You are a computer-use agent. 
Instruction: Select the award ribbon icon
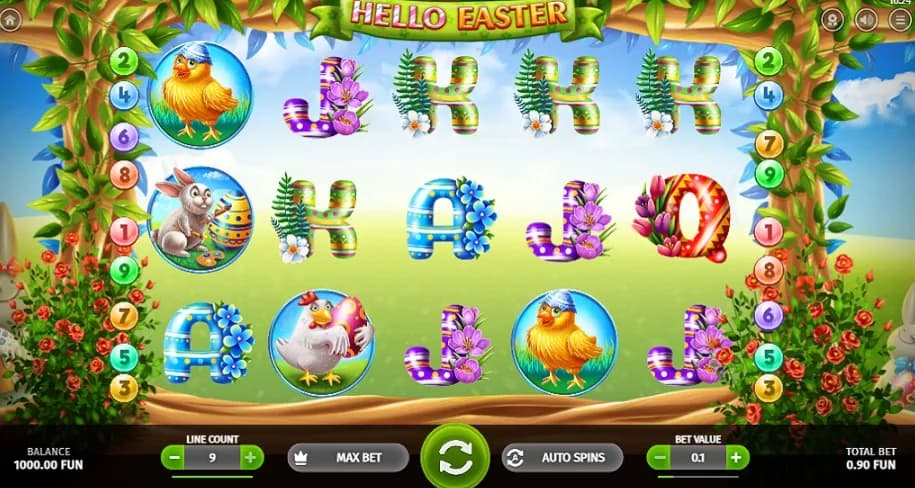(x=832, y=19)
